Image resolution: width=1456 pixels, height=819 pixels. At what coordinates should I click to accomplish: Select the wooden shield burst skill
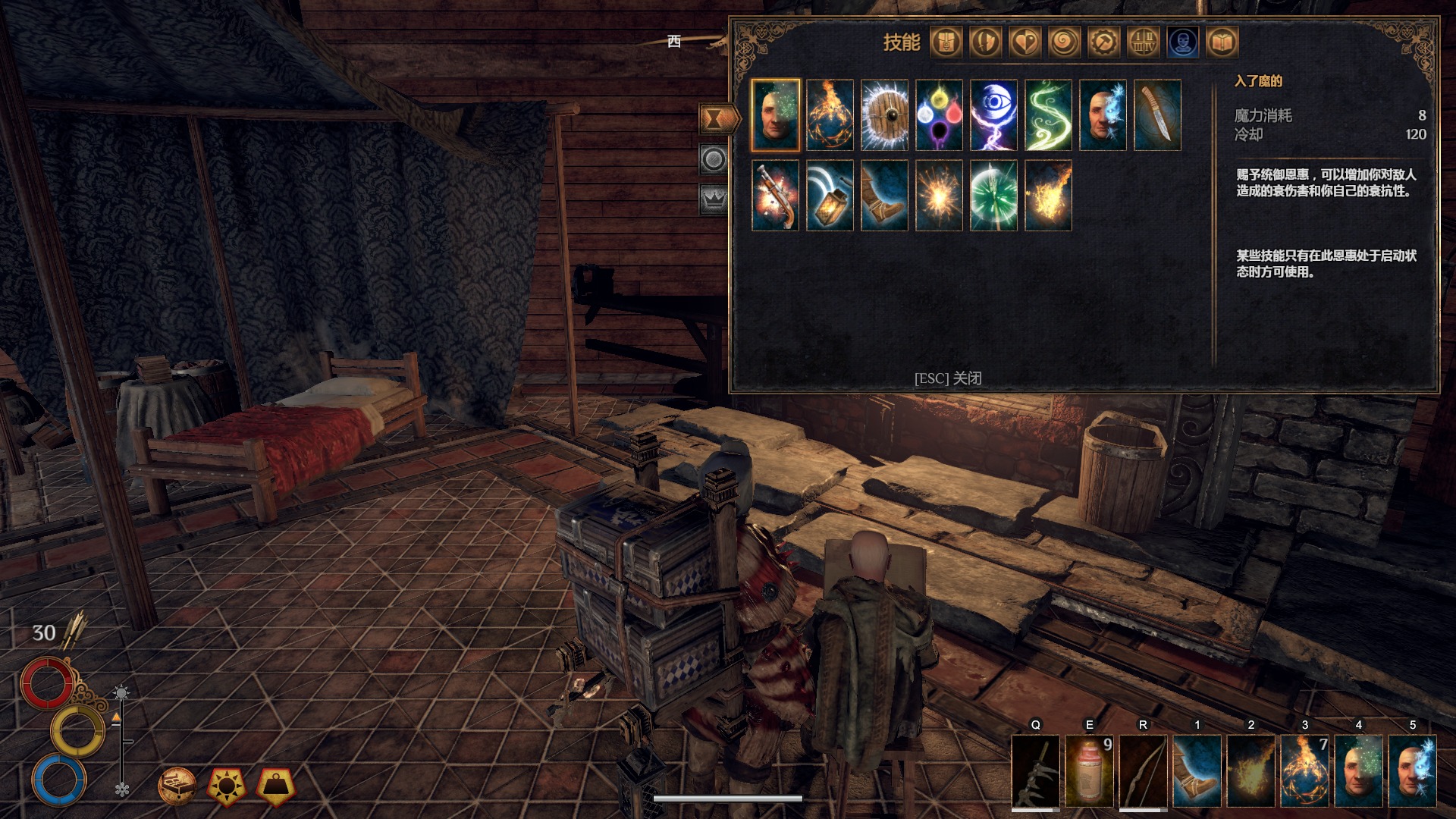coord(884,115)
